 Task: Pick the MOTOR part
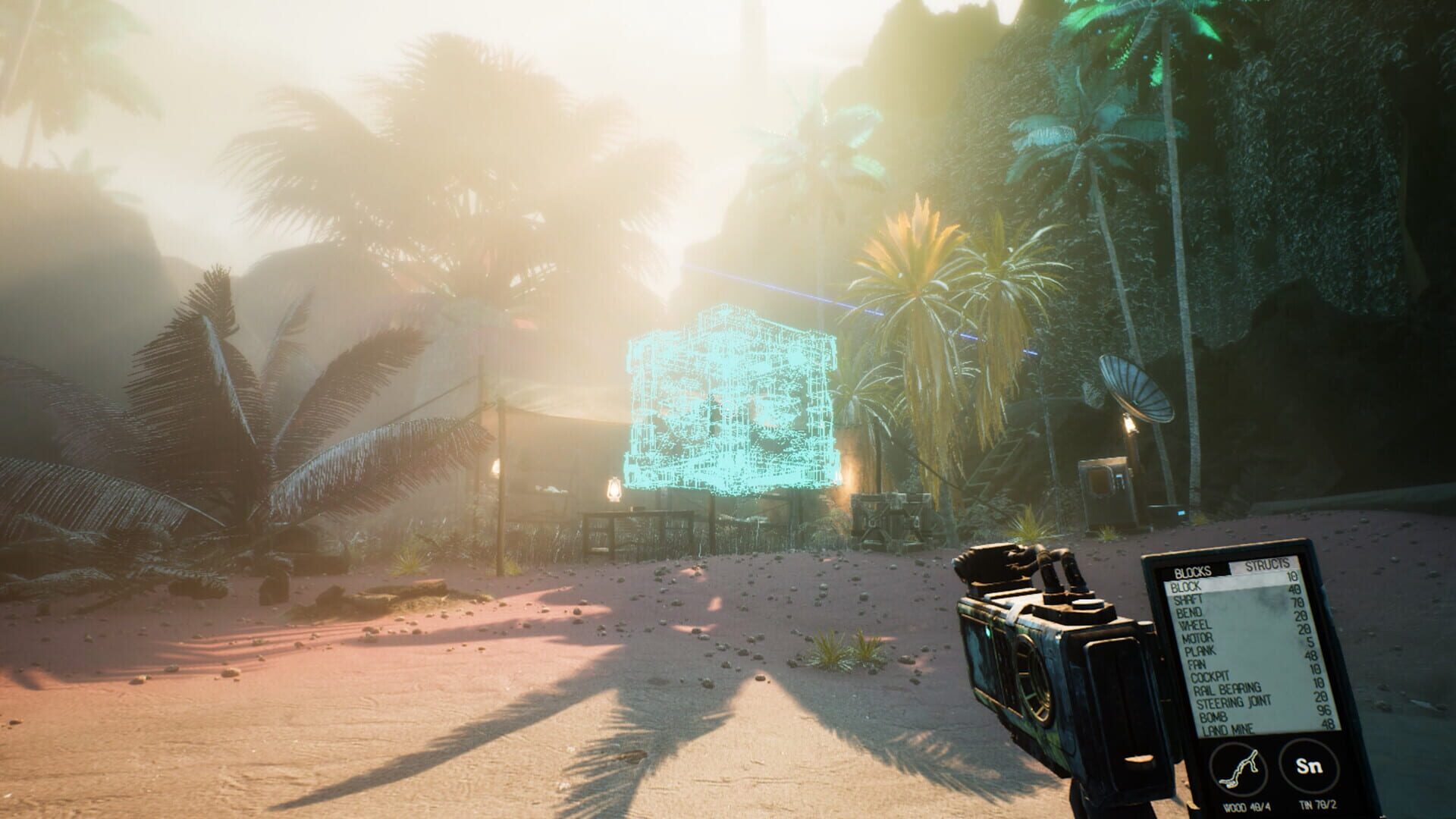tap(1198, 639)
